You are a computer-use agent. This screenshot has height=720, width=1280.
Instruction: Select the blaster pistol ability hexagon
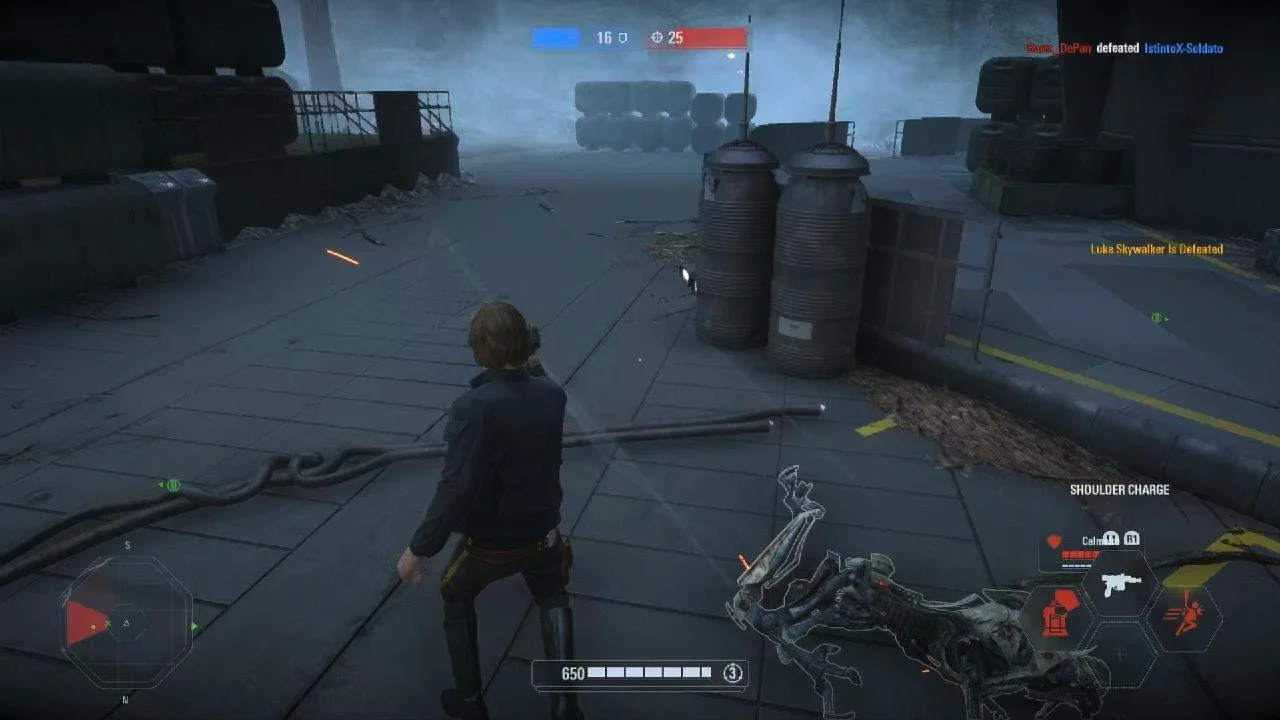coord(1120,584)
